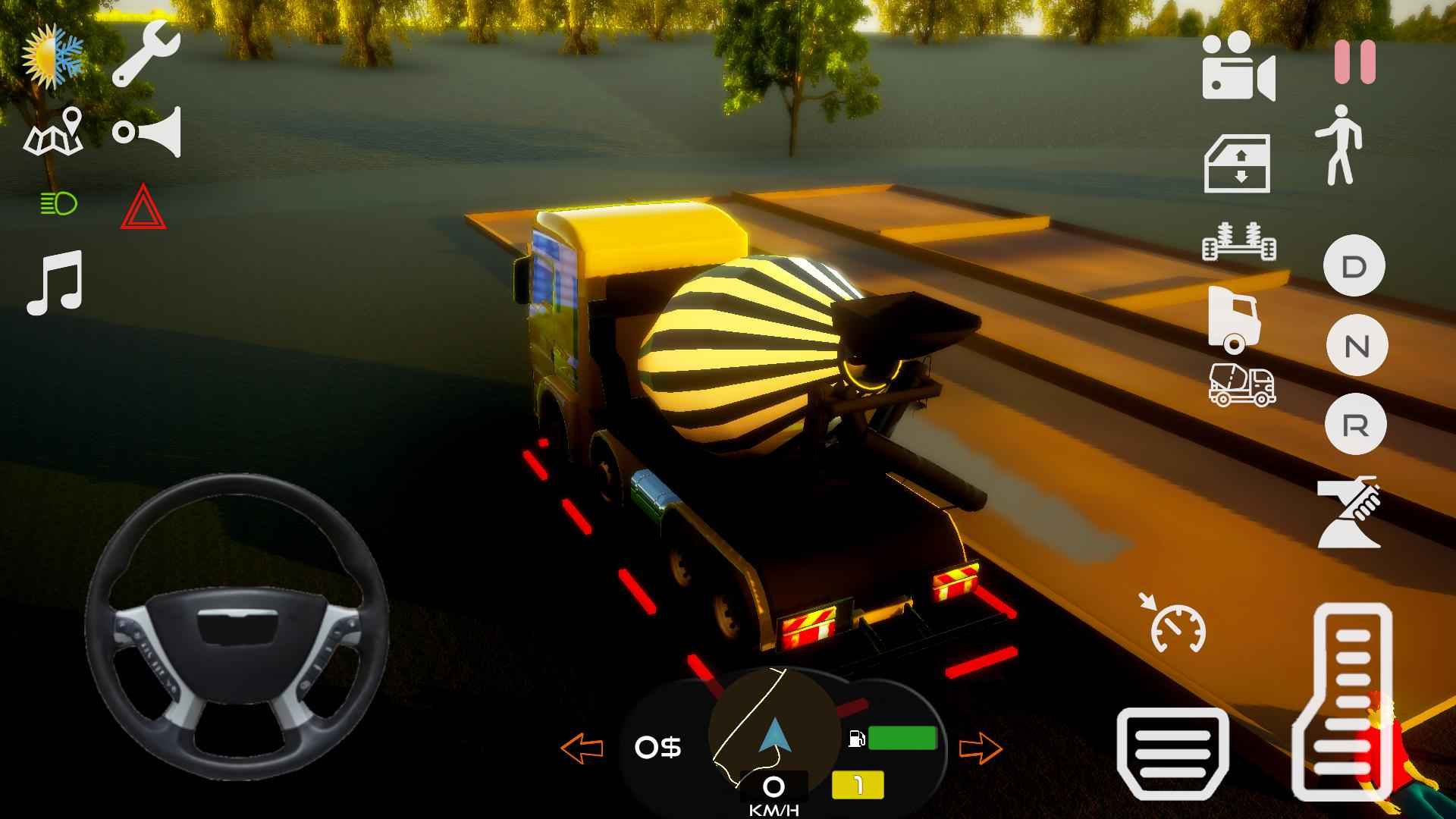This screenshot has height=819, width=1456.
Task: Open the wrench repair menu
Action: click(146, 53)
